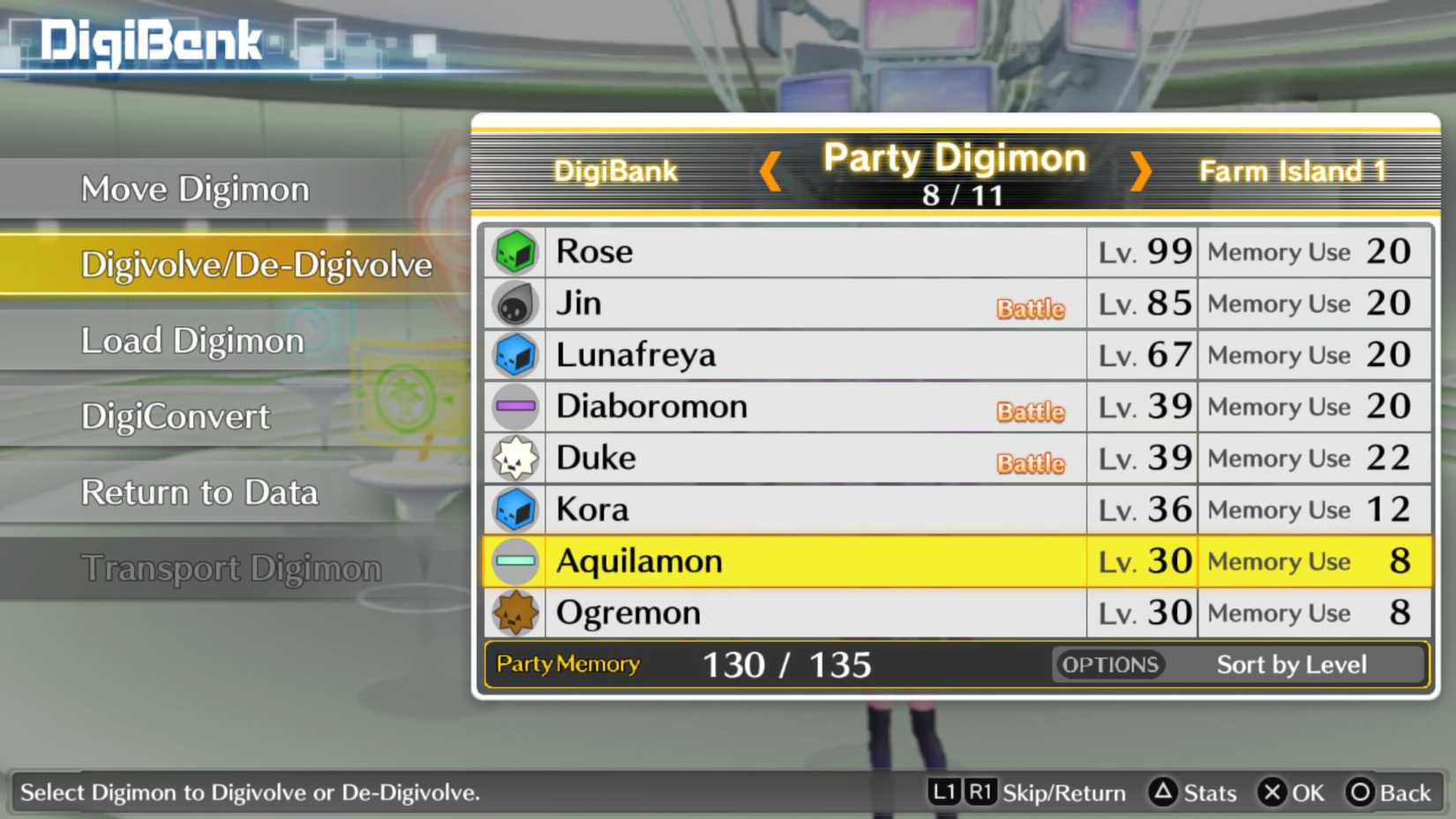Click the DigiConvert option

pyautogui.click(x=174, y=416)
